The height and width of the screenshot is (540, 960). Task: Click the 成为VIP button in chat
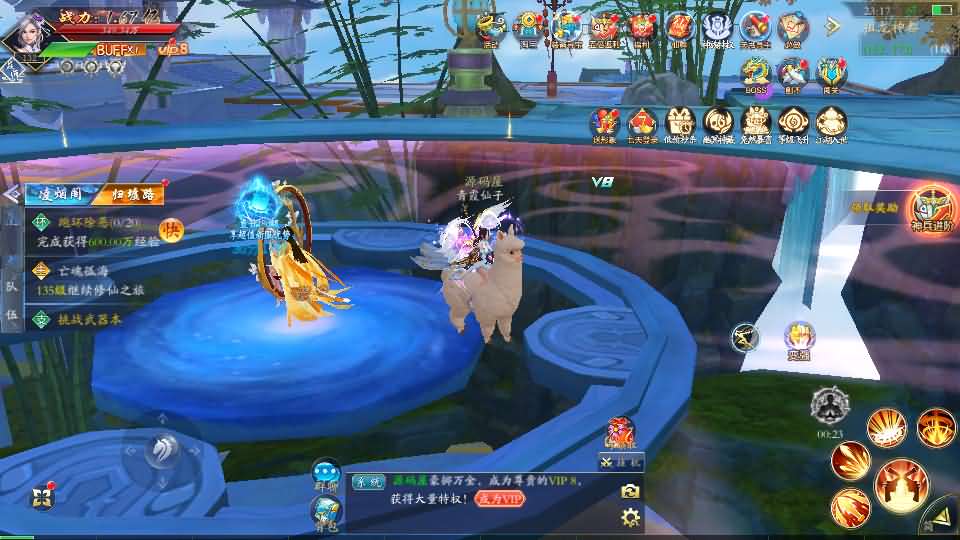click(498, 498)
